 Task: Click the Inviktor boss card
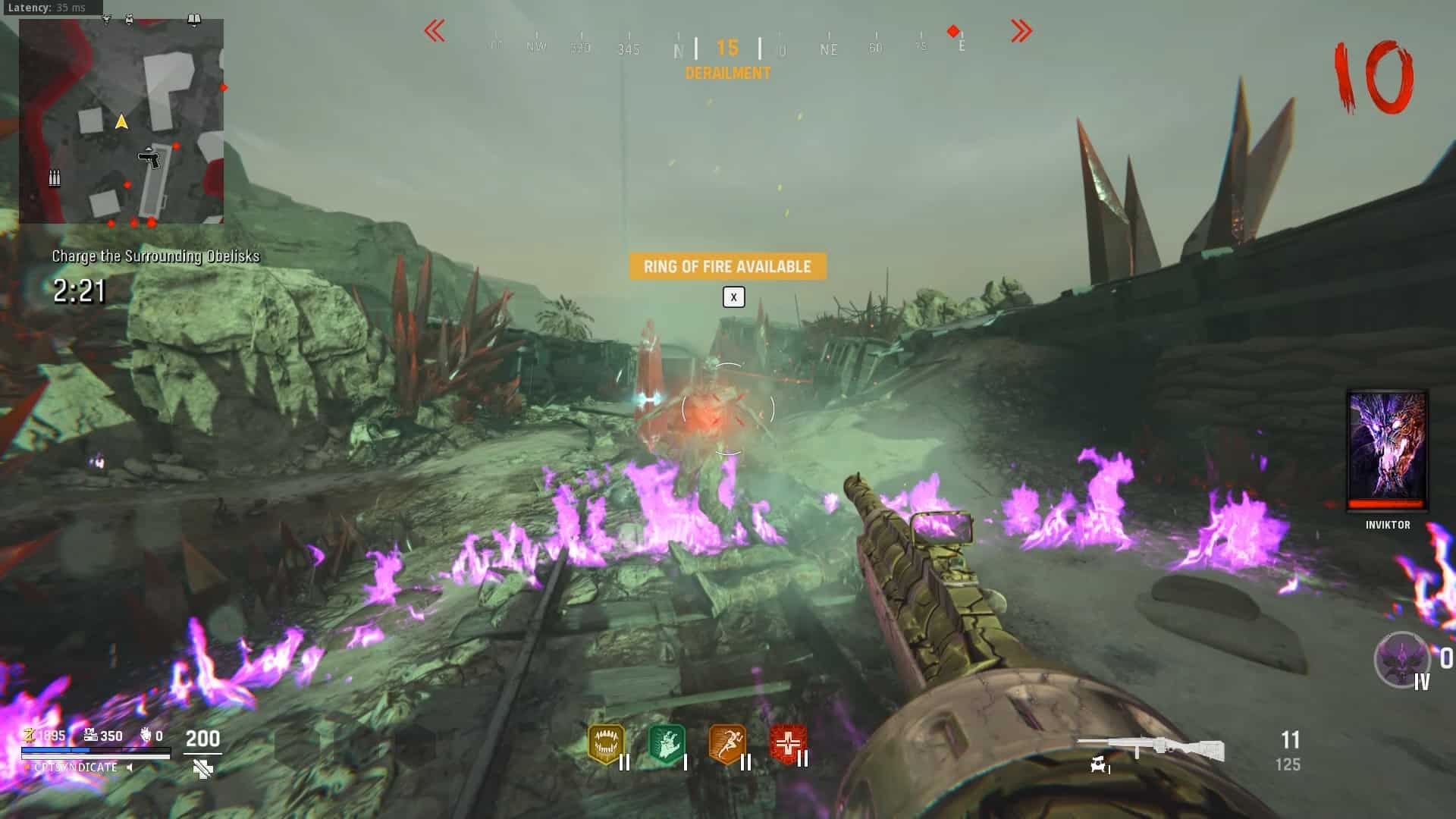coord(1387,451)
